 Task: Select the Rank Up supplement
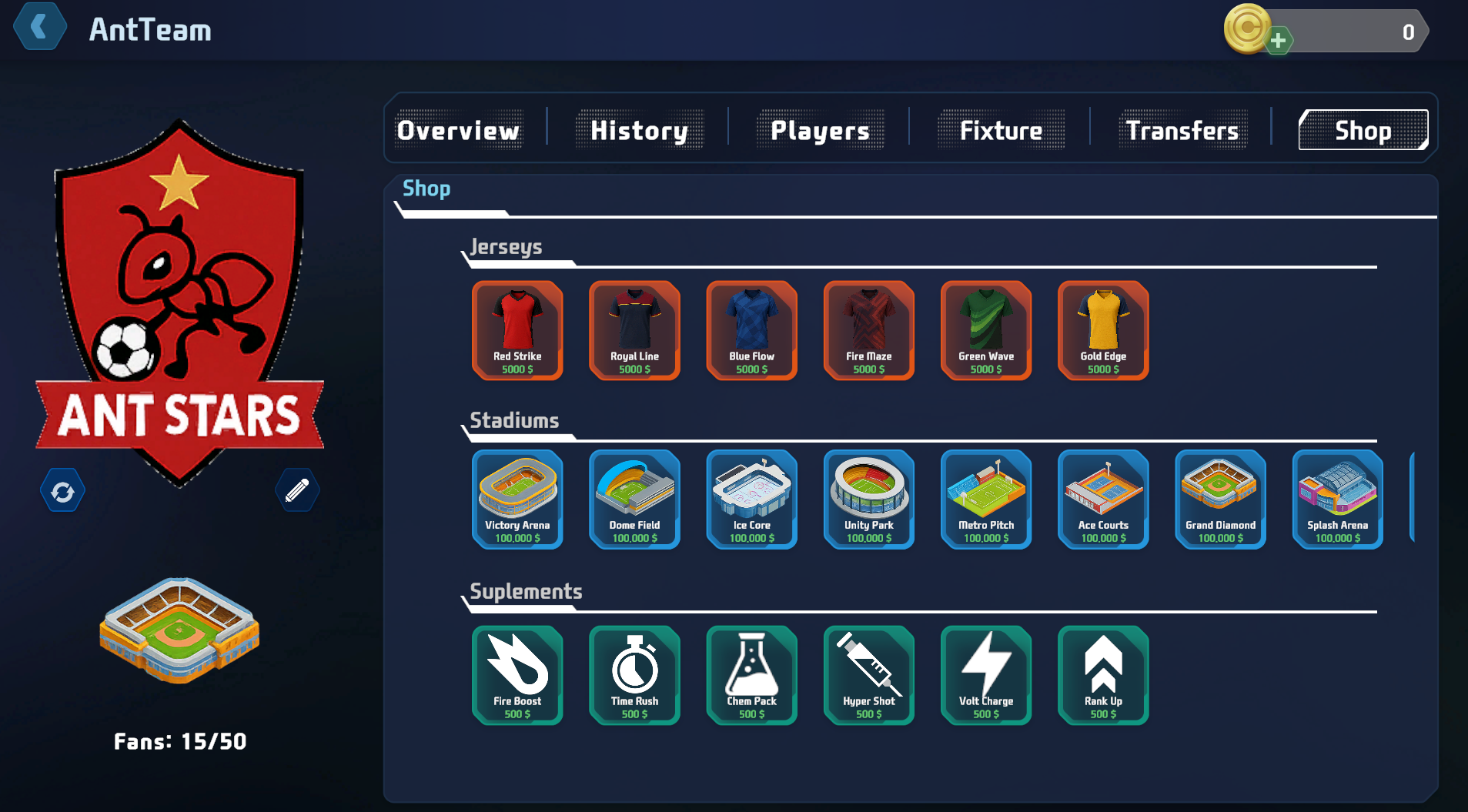(x=1103, y=675)
